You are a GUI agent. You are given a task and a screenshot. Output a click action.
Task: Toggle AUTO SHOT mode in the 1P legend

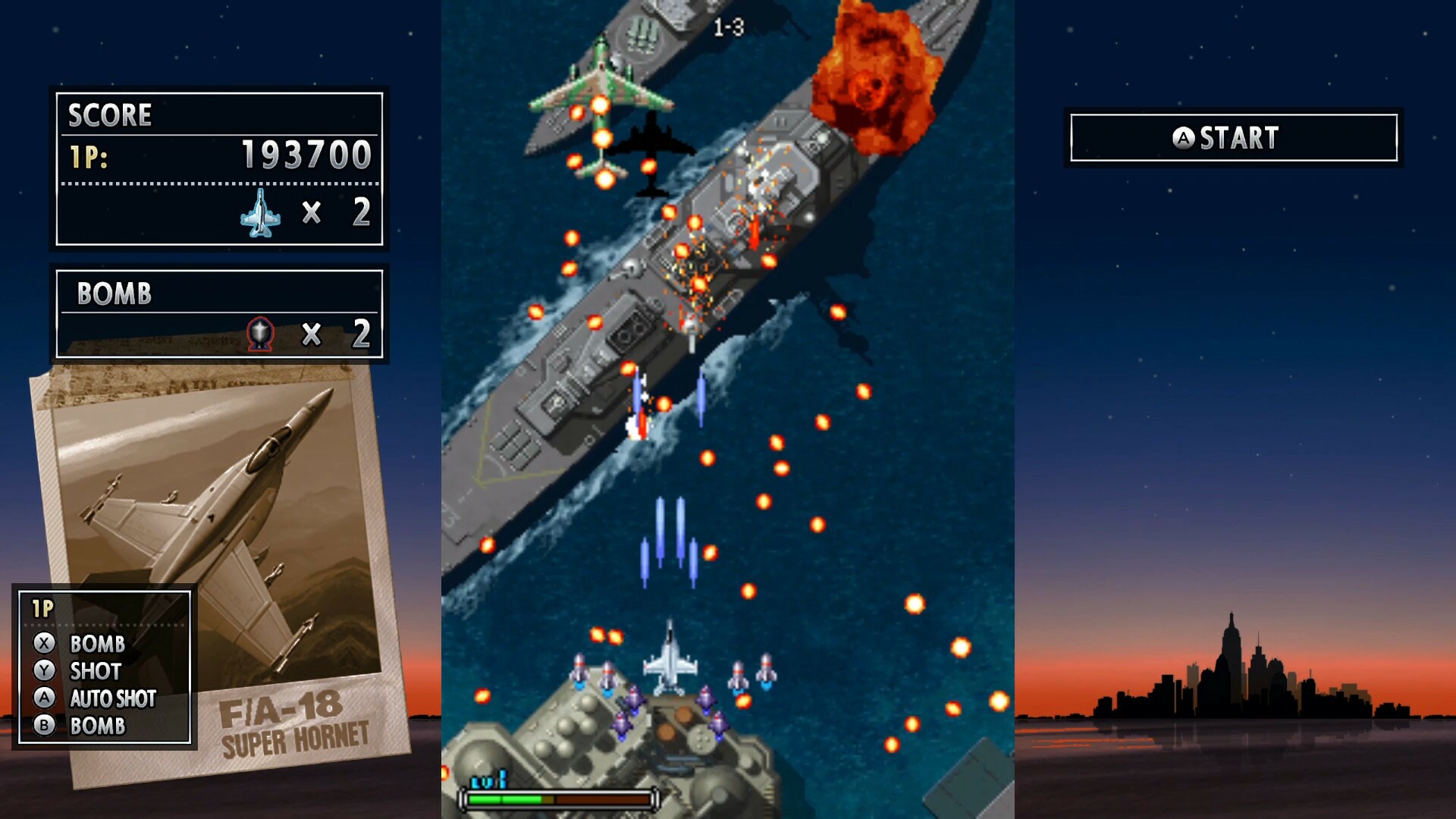(112, 699)
